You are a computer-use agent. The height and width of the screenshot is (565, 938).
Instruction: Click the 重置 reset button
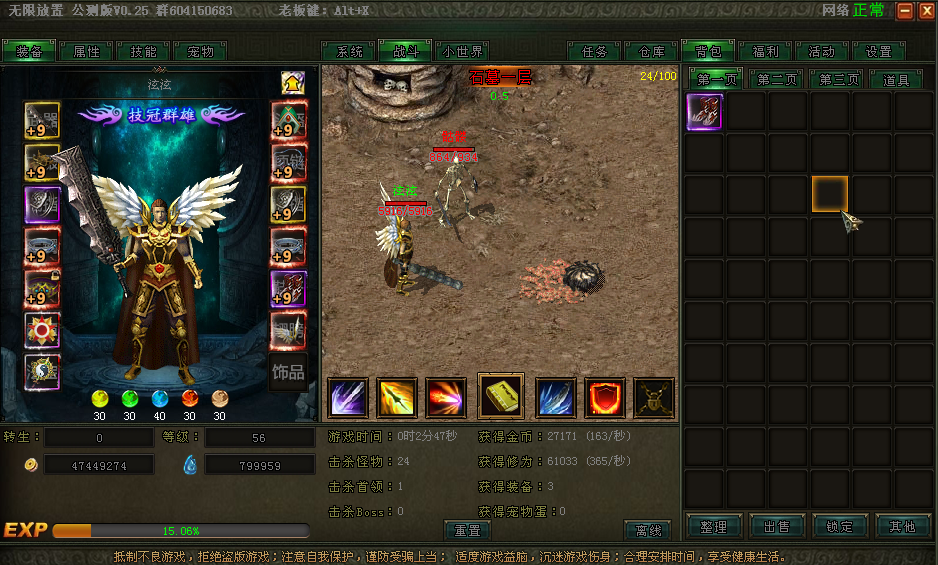coord(467,530)
